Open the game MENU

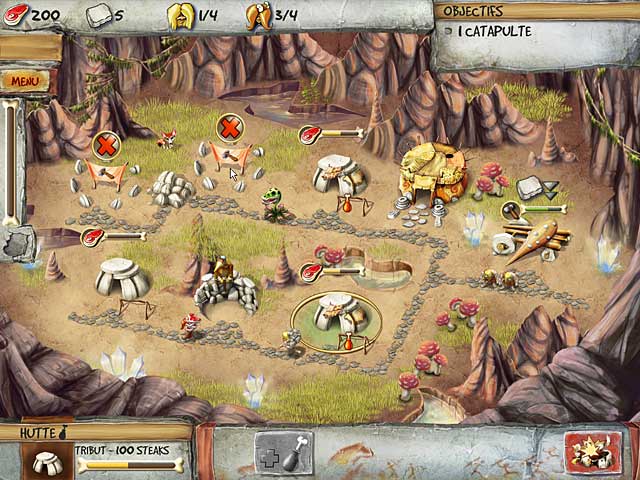coord(22,81)
